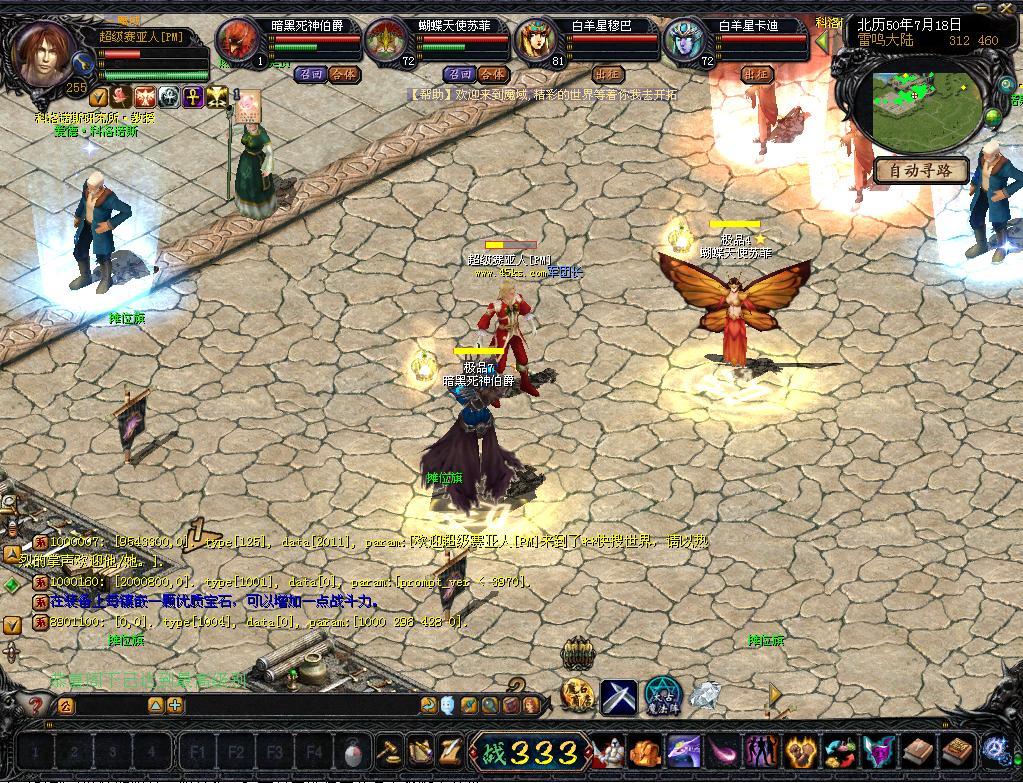Select the 蝴蝶天使苏菲 pet portrait

(x=385, y=41)
